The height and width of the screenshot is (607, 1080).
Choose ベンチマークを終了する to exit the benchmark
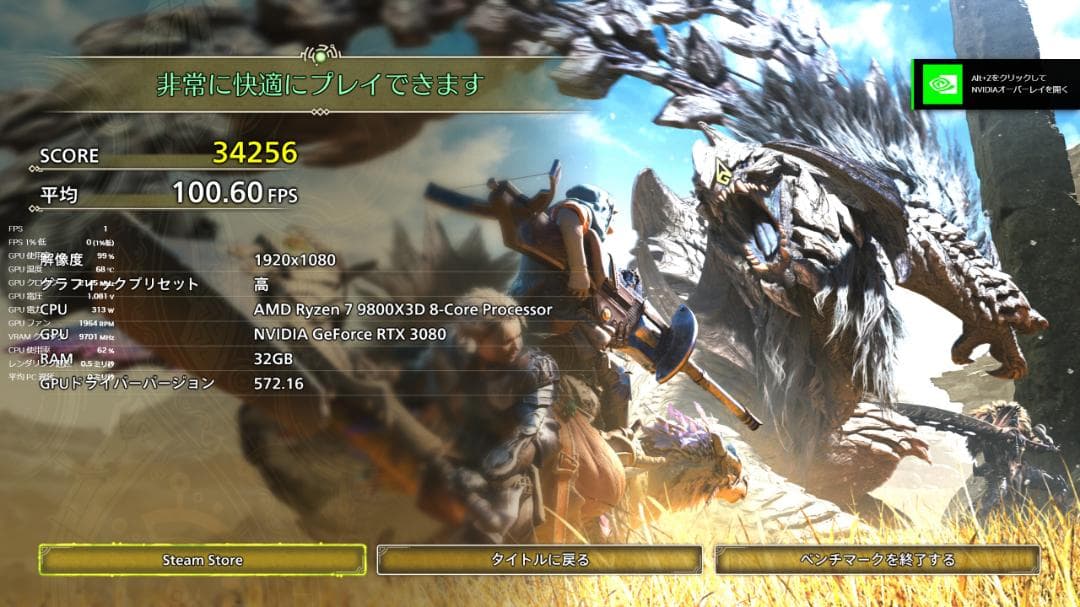(878, 560)
